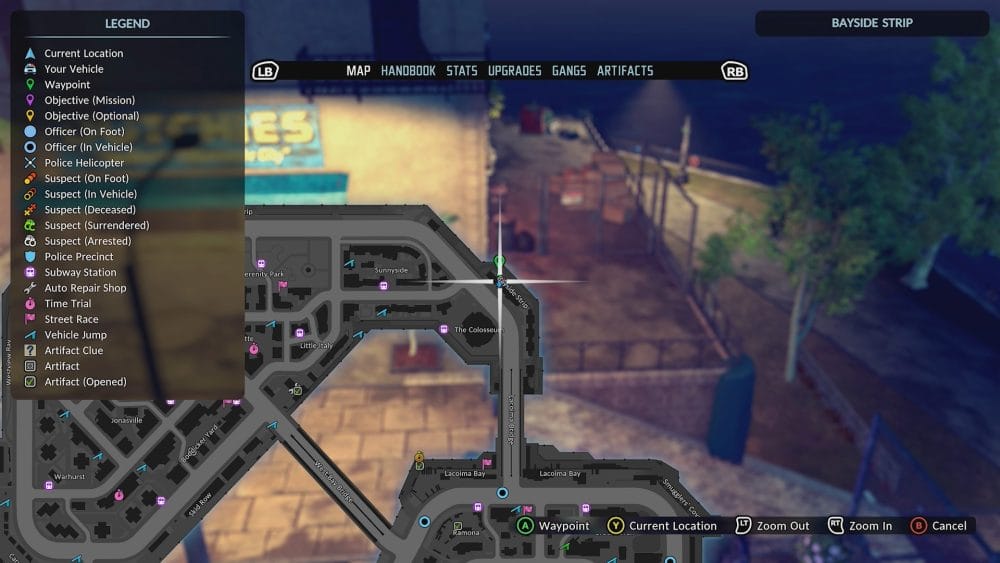This screenshot has height=563, width=1000.
Task: Click the Auto Repair Shop legend entry
Action: 85,288
